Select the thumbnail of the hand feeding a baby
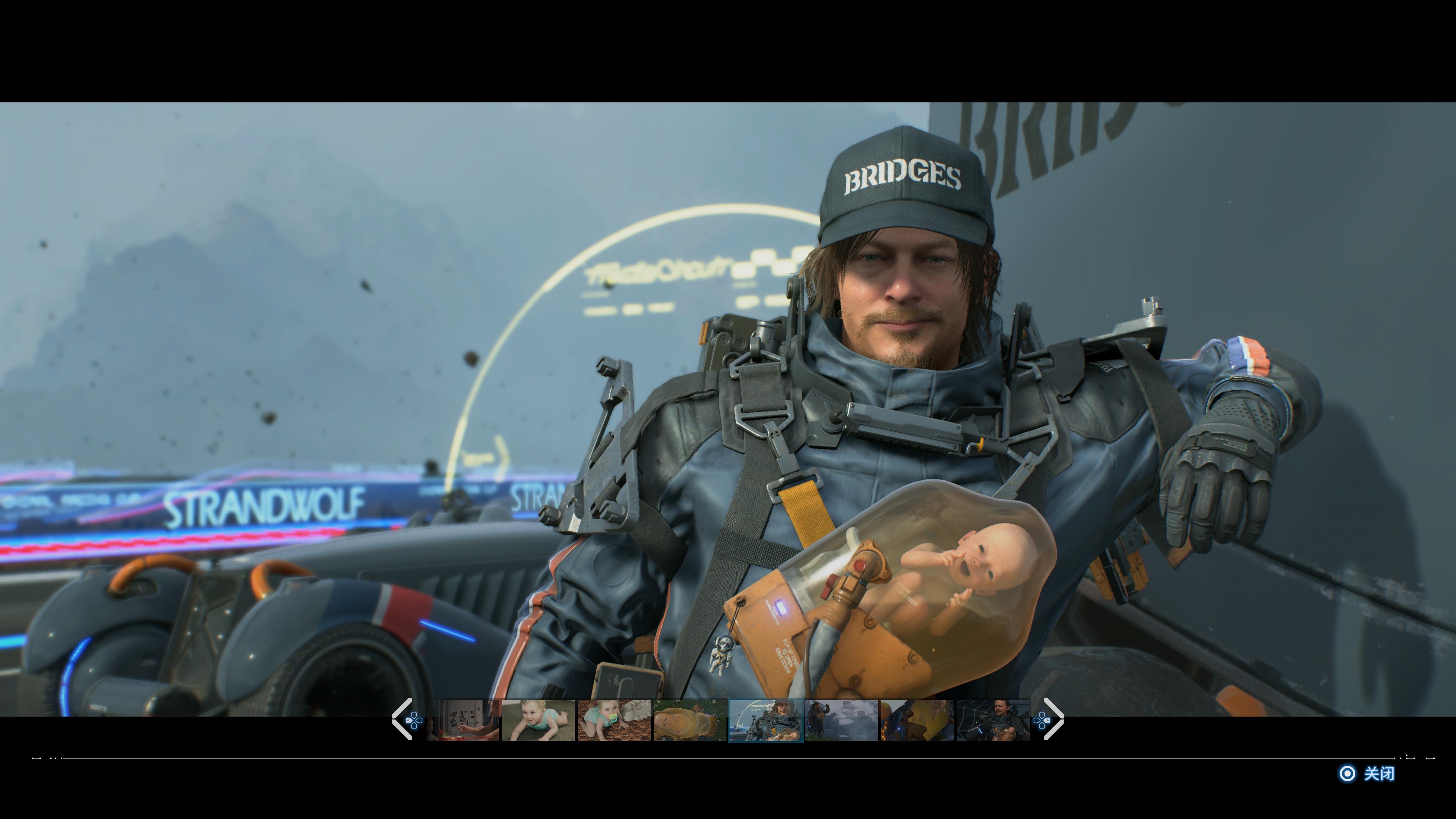The width and height of the screenshot is (1456, 819). pos(463,720)
